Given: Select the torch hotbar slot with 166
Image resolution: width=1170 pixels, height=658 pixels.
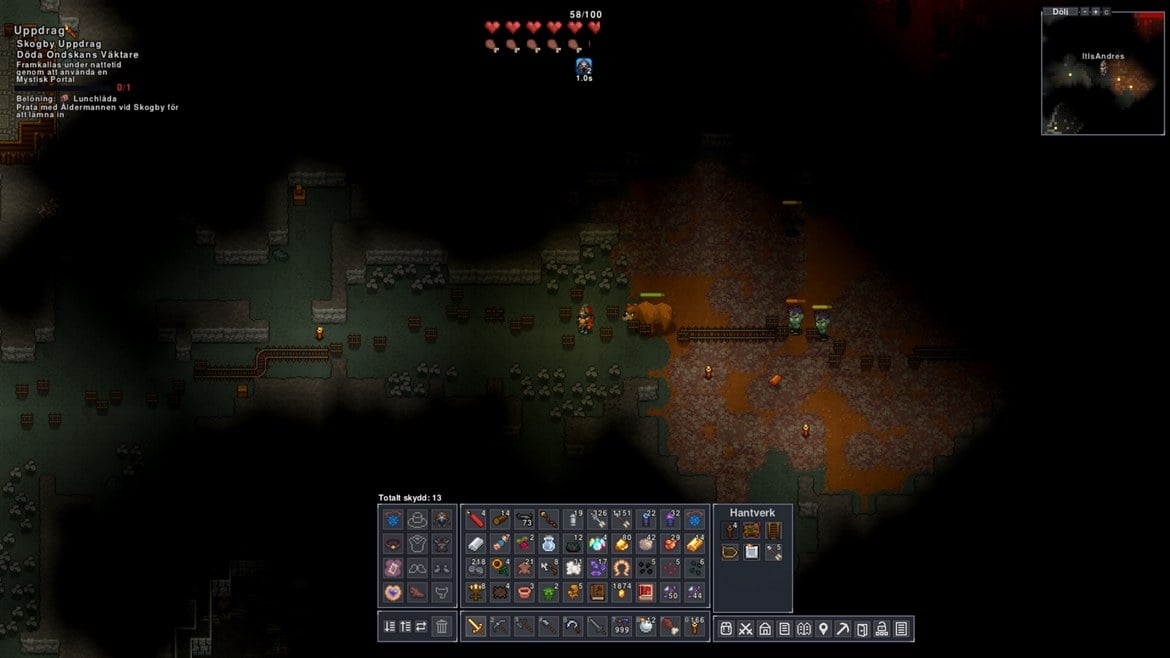Looking at the screenshot, I should [694, 627].
